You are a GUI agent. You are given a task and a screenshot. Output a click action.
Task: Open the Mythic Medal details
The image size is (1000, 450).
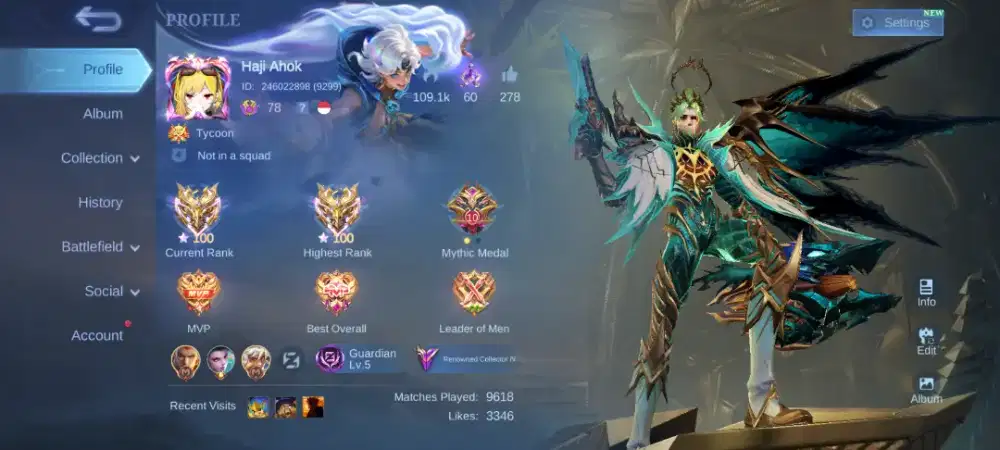tap(474, 211)
